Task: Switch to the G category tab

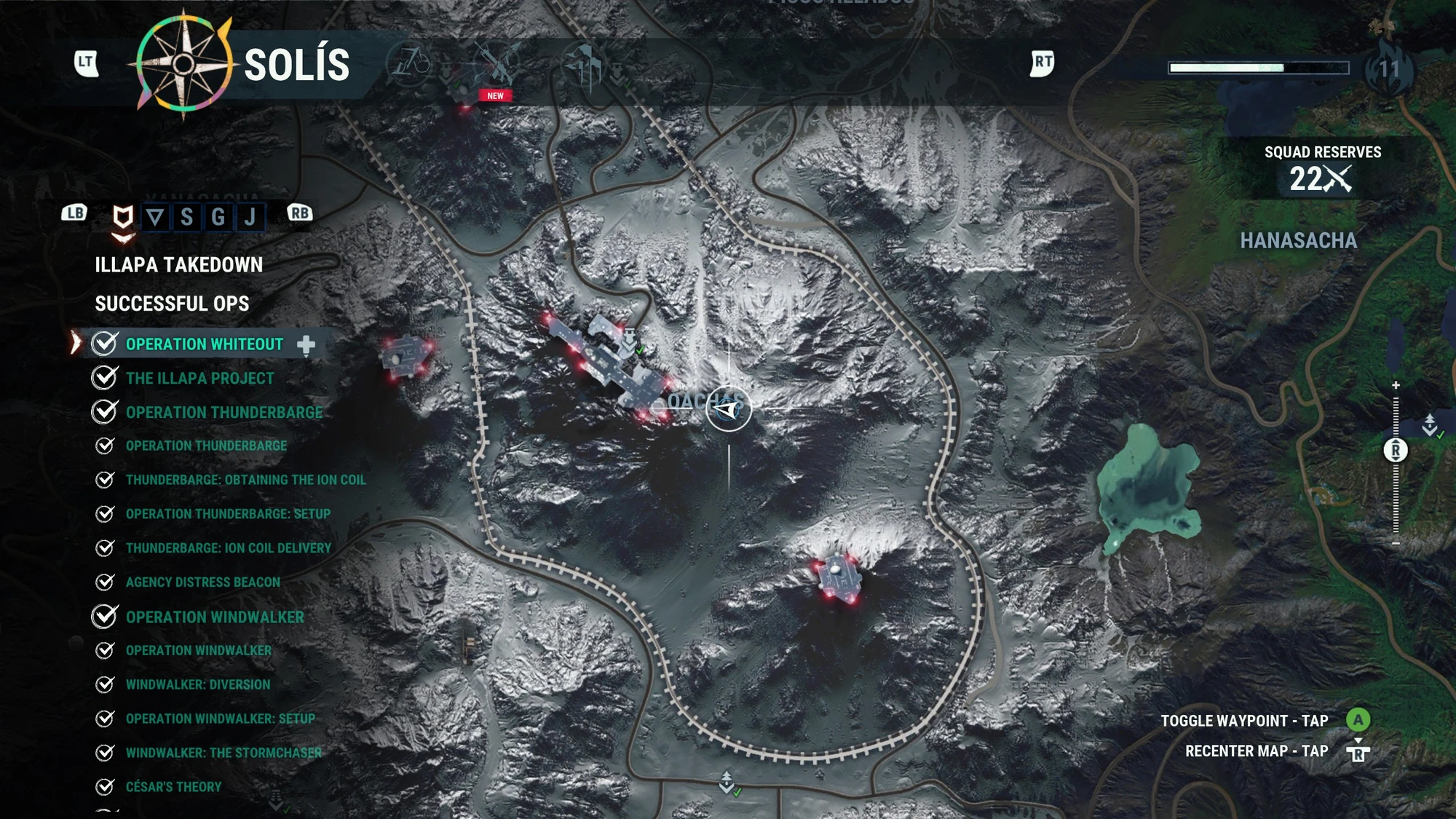Action: coord(218,215)
